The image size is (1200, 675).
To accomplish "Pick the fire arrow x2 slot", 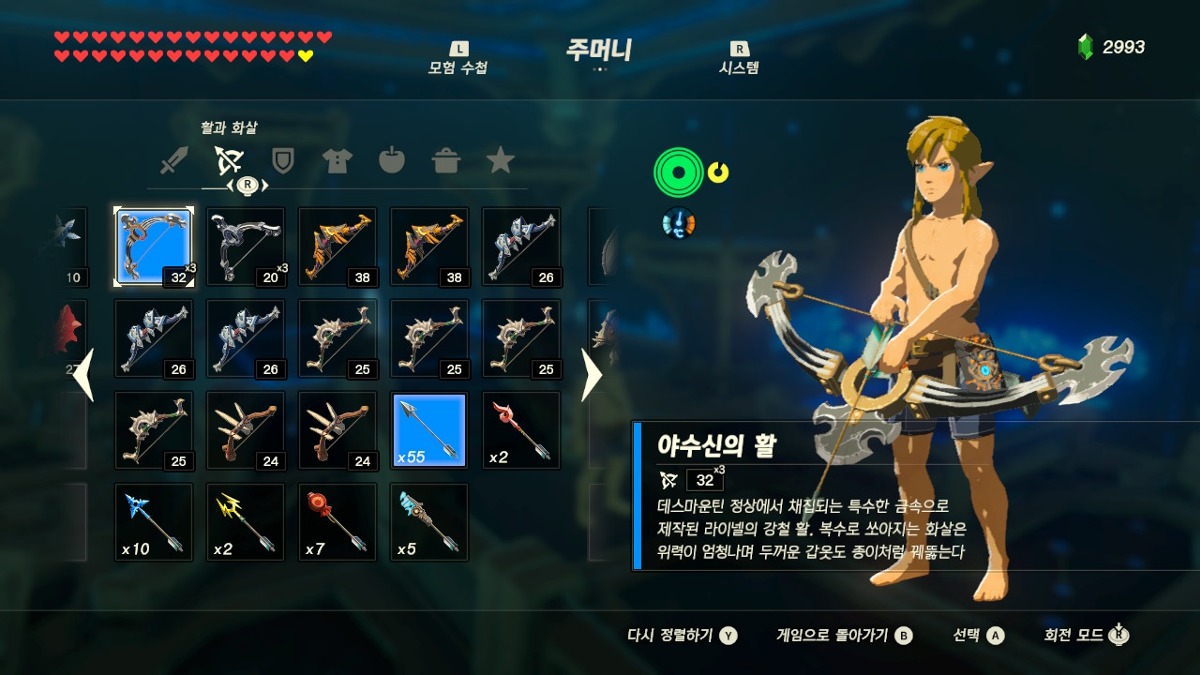I will pyautogui.click(x=521, y=430).
